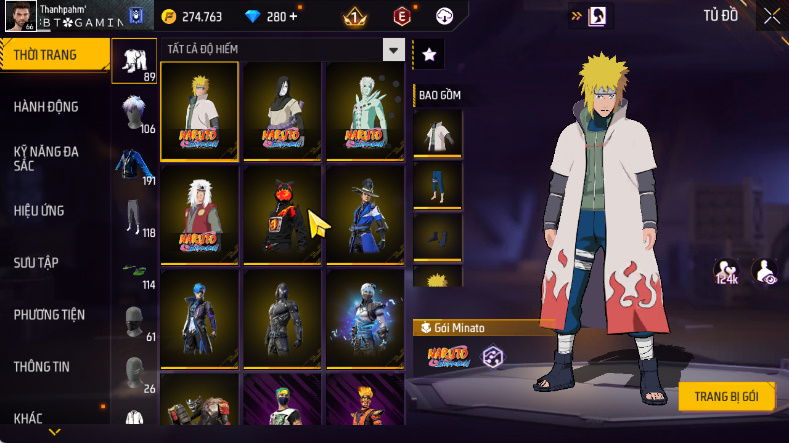Open the head items subcategory with 106 count
This screenshot has width=789, height=443.
coord(134,114)
